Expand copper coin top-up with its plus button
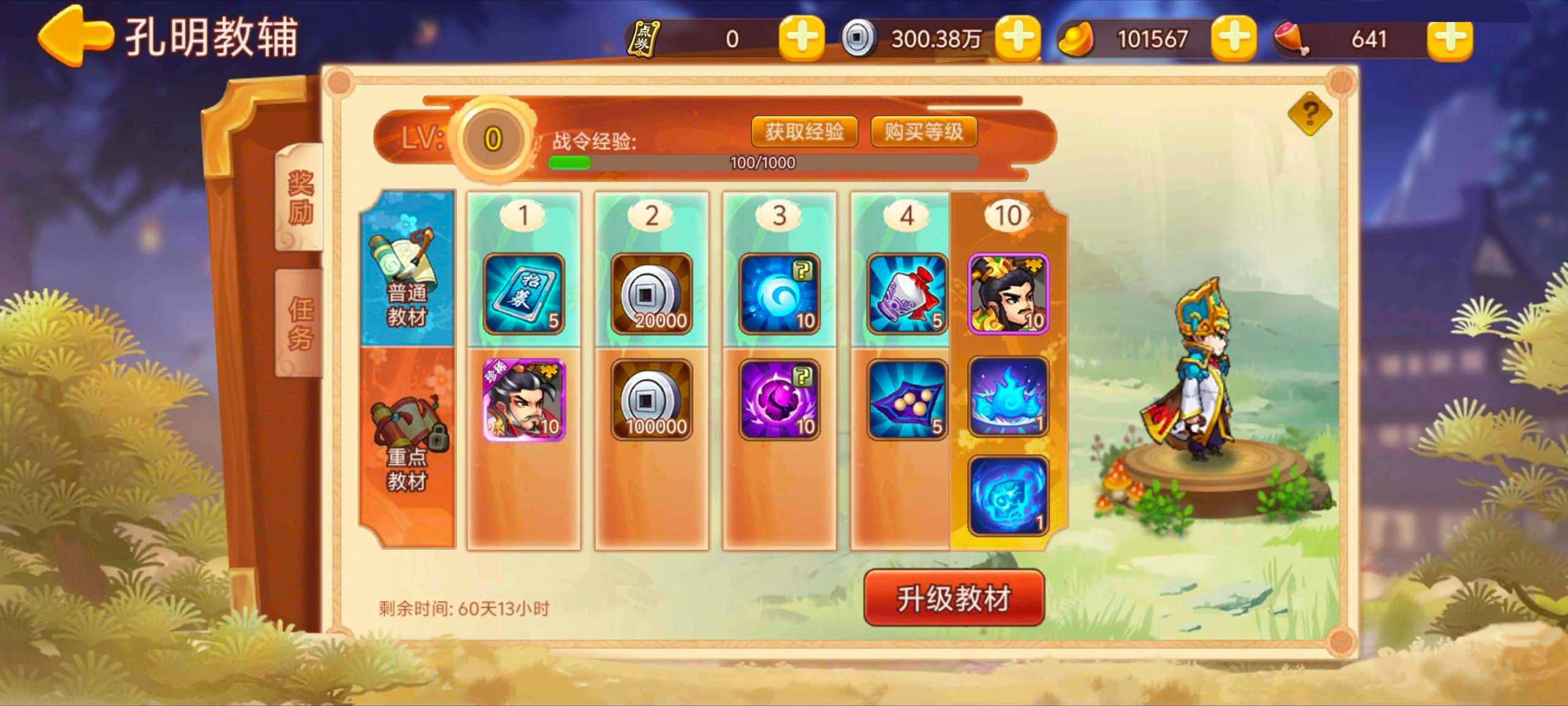Image resolution: width=1568 pixels, height=706 pixels. click(x=1018, y=38)
